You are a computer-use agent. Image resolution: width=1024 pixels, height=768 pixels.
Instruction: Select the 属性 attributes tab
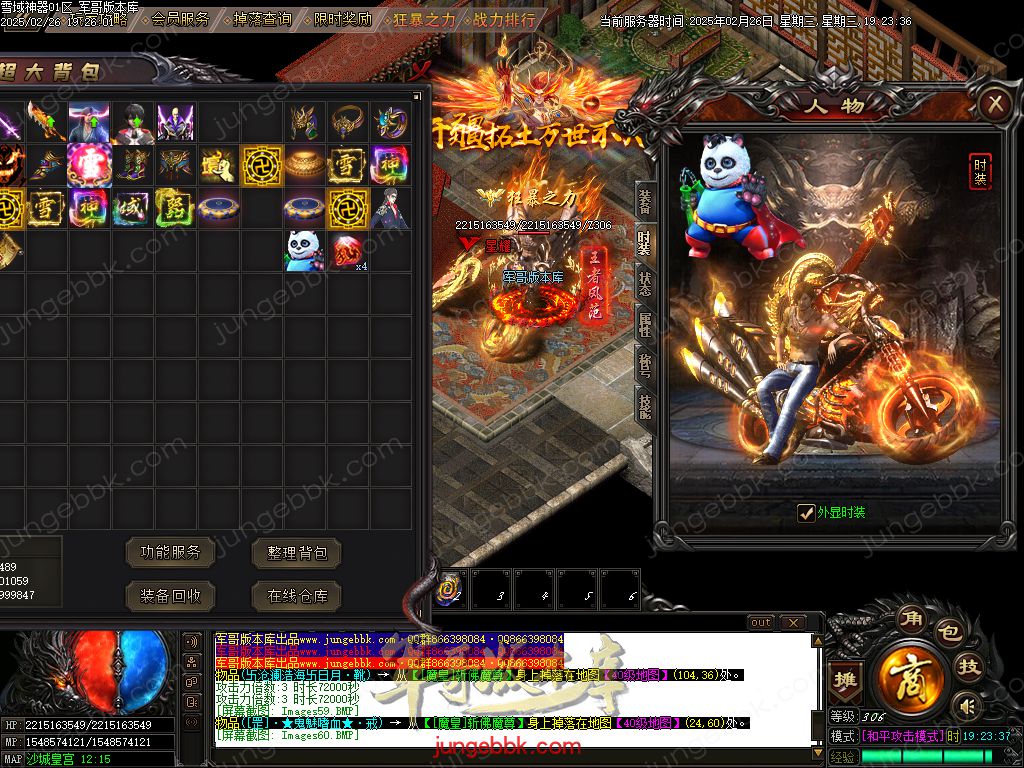tap(645, 326)
